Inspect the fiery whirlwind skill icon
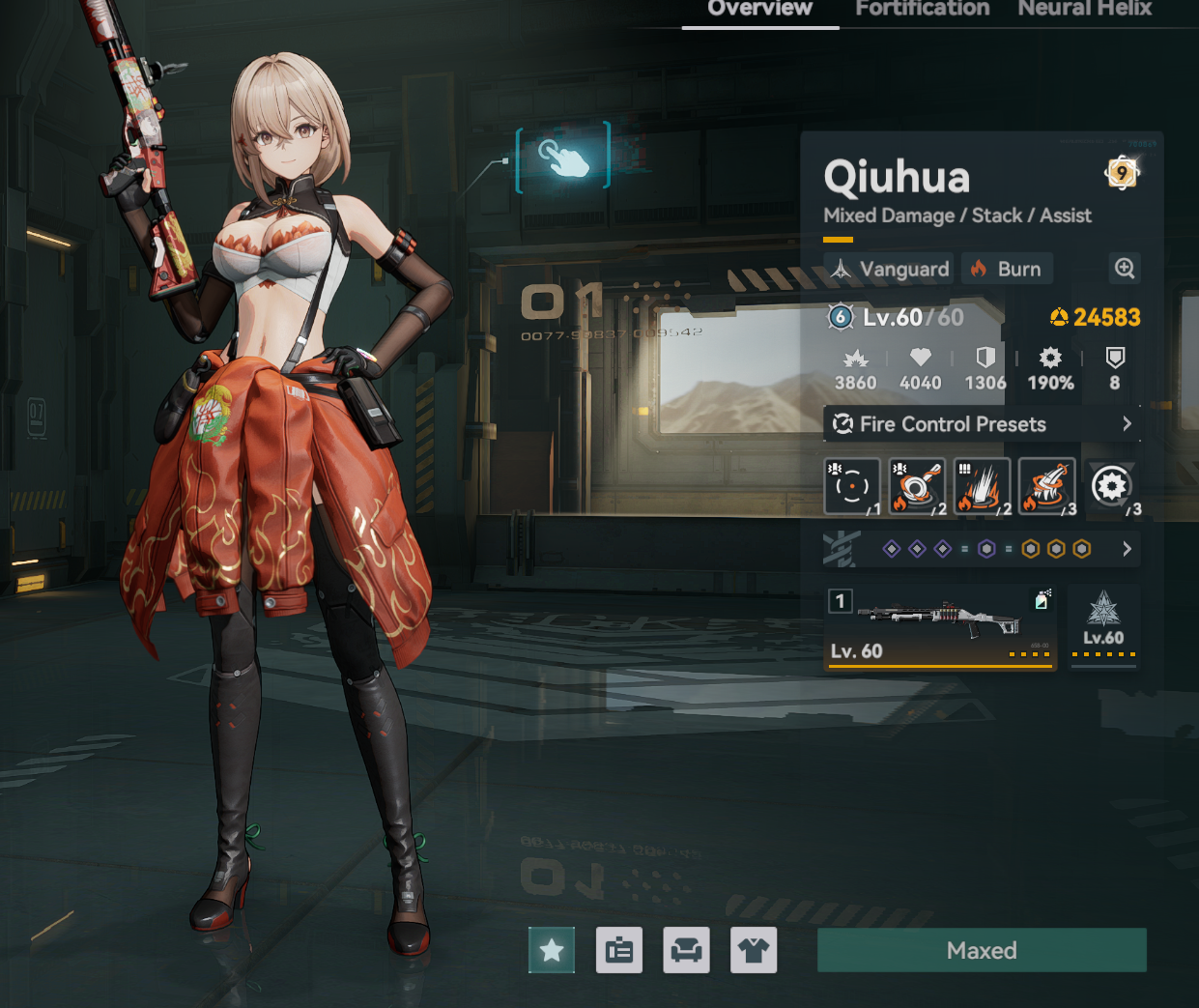 [1046, 485]
